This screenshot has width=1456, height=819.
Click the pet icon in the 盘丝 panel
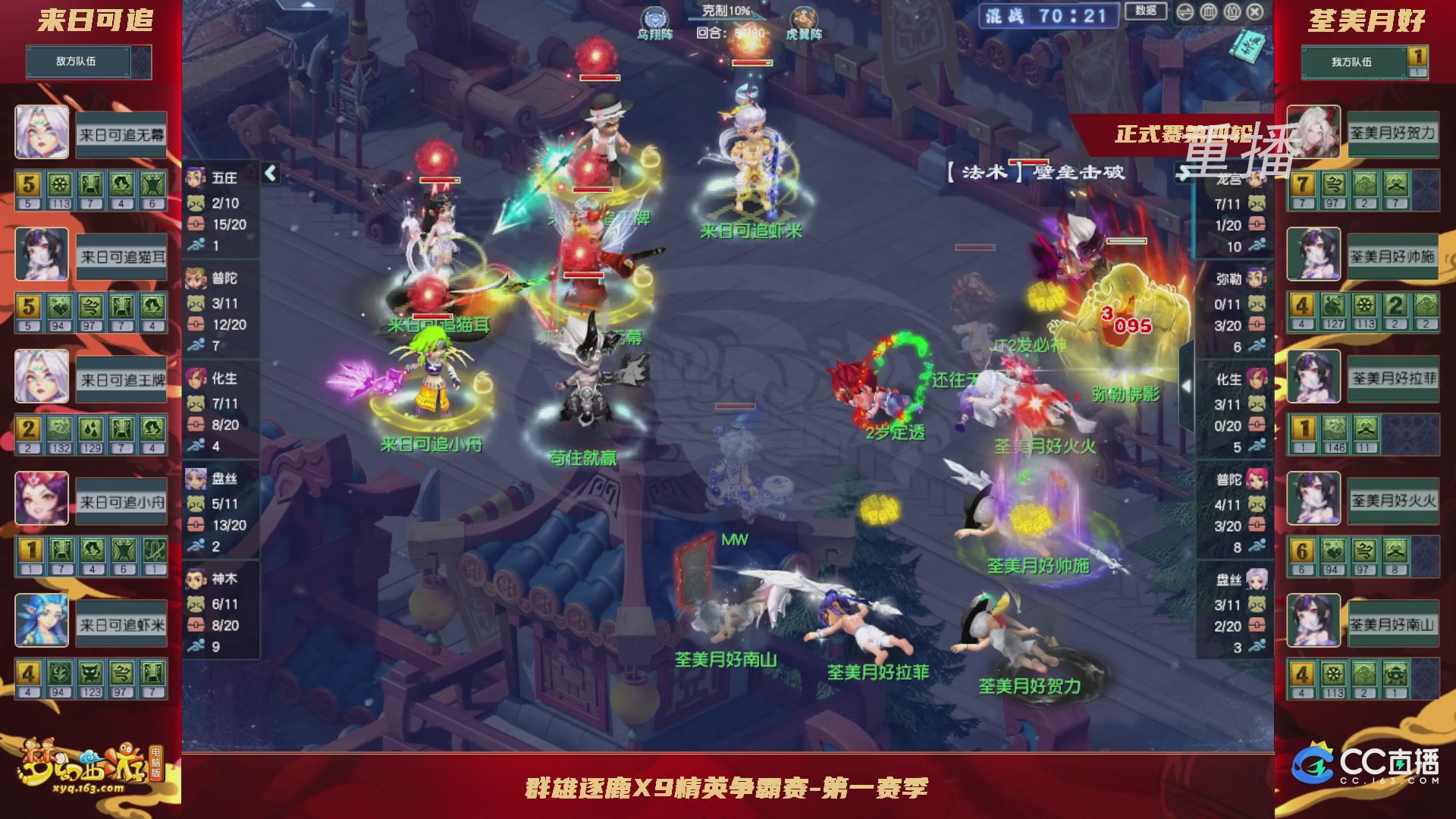(198, 502)
